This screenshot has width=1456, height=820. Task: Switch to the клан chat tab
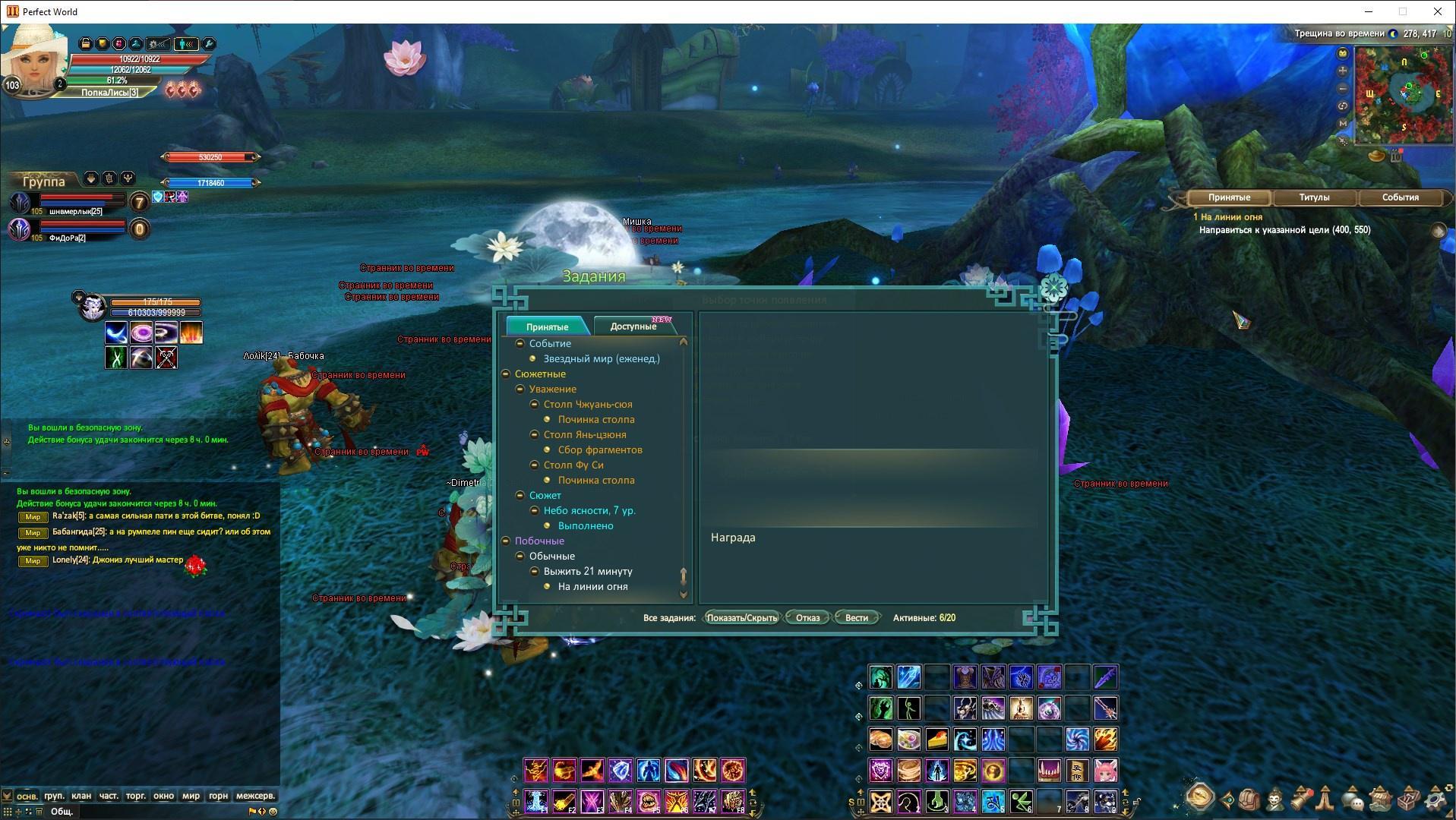tap(81, 796)
